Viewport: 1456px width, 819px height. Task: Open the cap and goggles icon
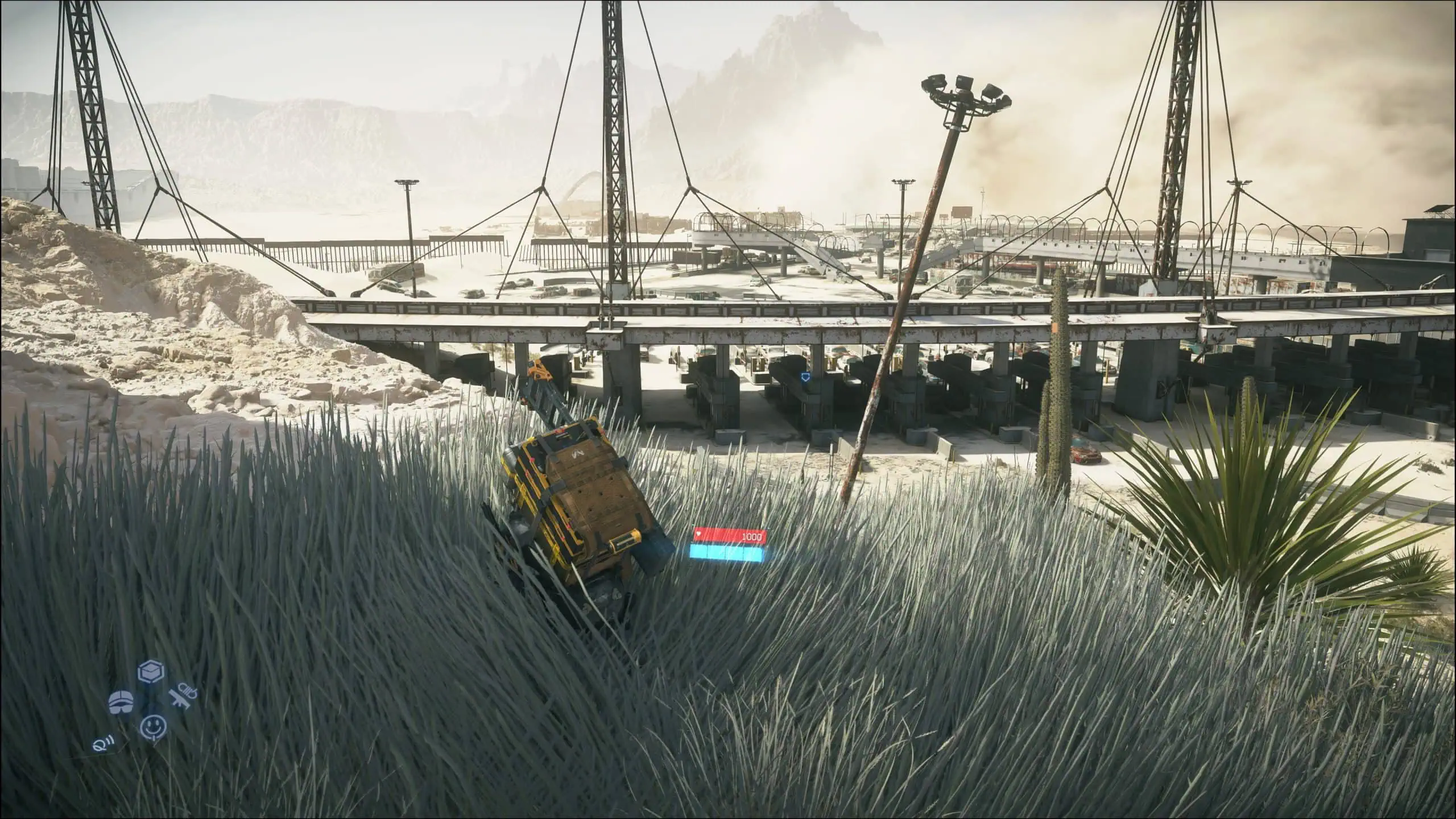pyautogui.click(x=121, y=703)
